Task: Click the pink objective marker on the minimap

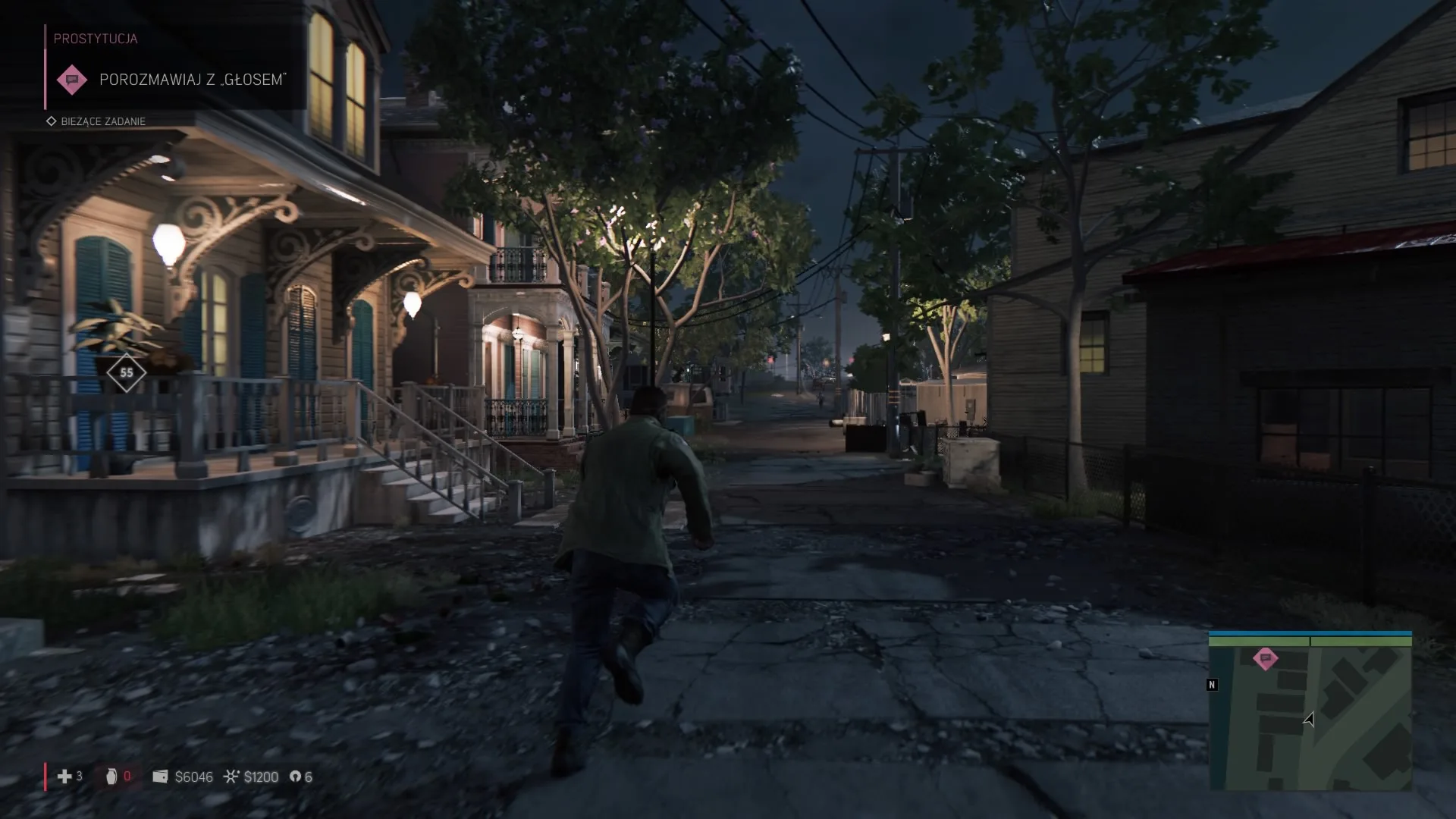Action: coord(1263,660)
